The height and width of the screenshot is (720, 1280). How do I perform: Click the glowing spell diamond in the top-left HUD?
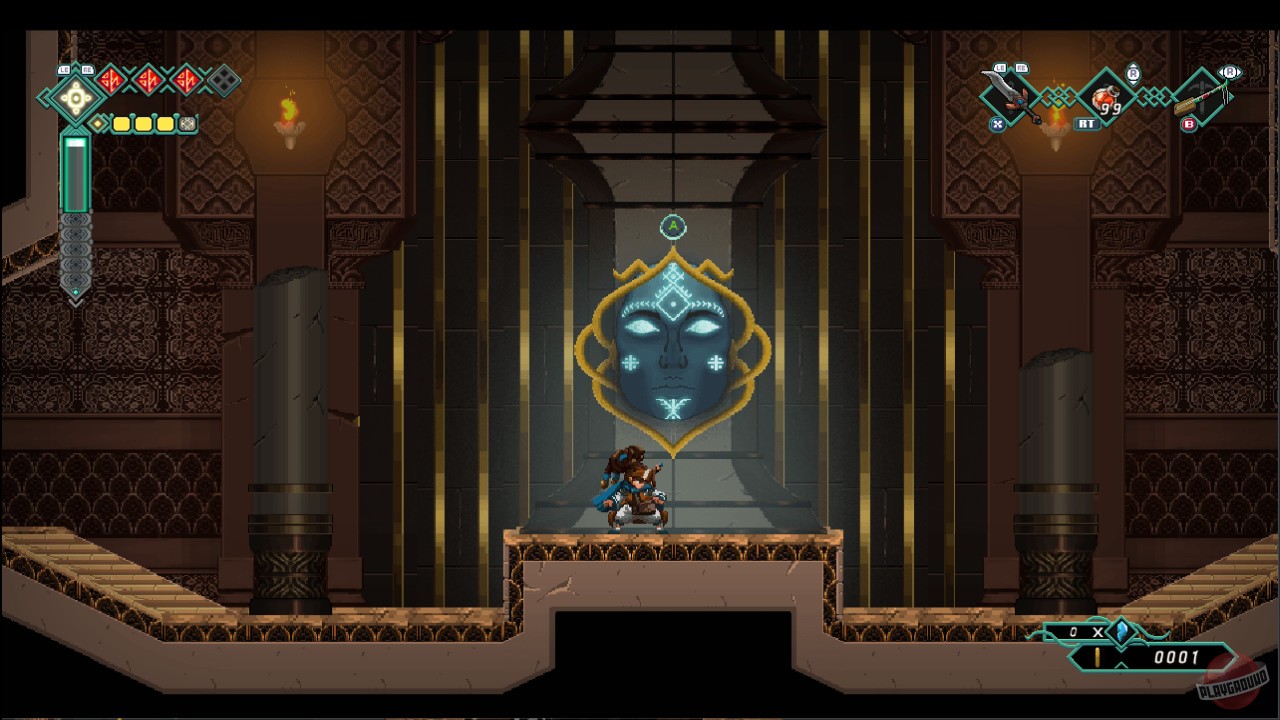click(74, 99)
